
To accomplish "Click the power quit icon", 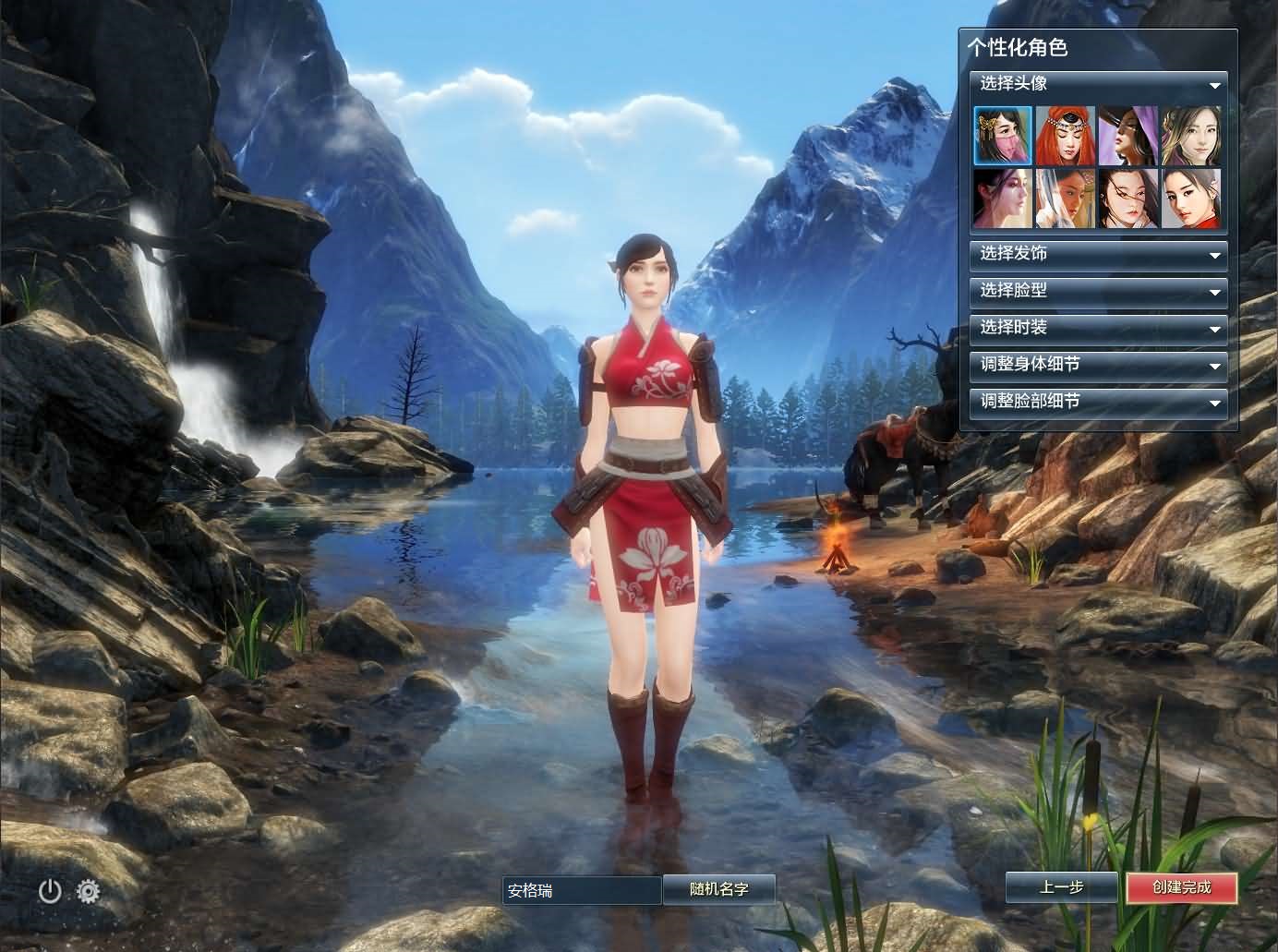I will 50,891.
